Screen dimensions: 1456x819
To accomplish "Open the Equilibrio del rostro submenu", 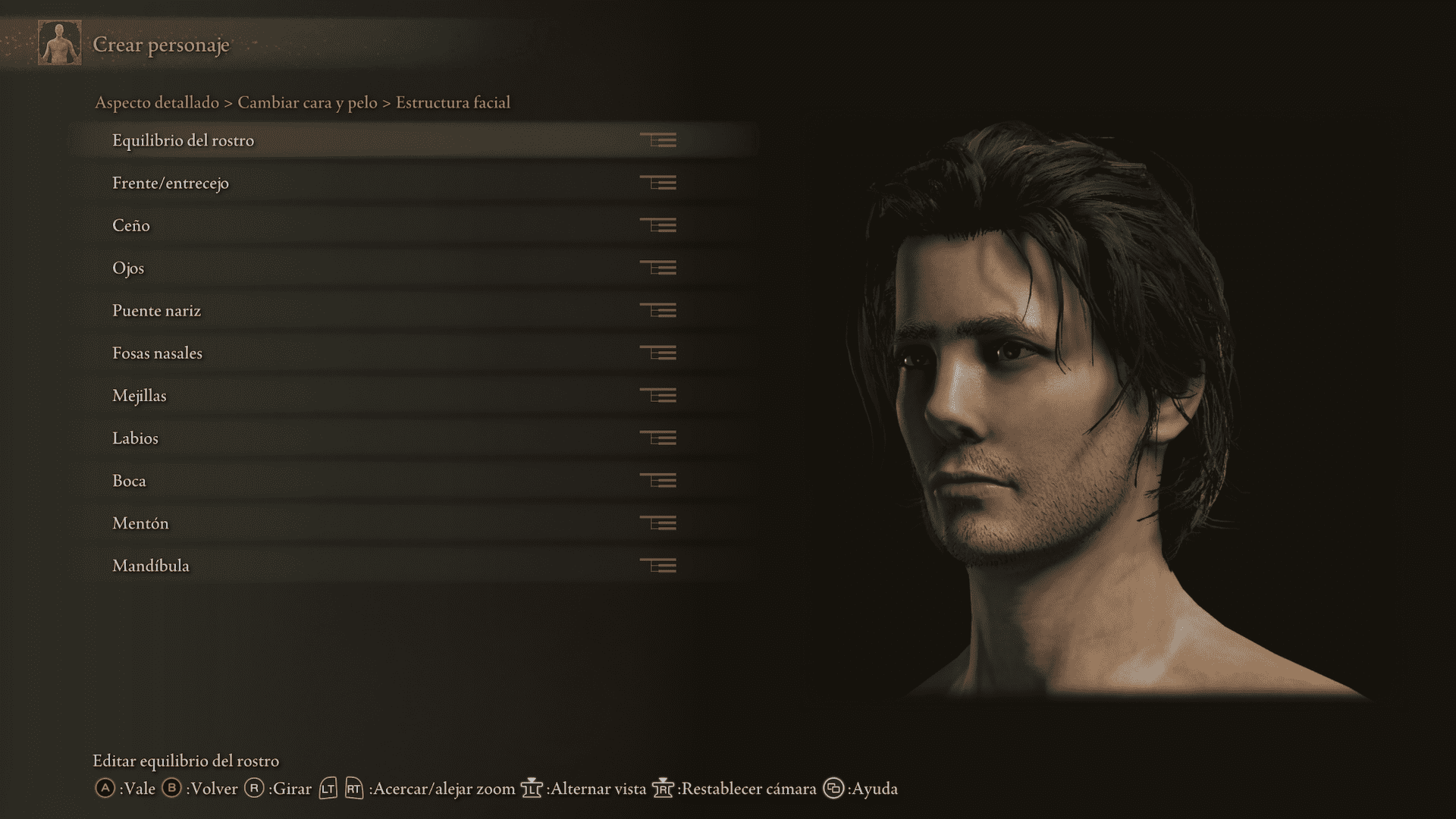I will tap(184, 140).
